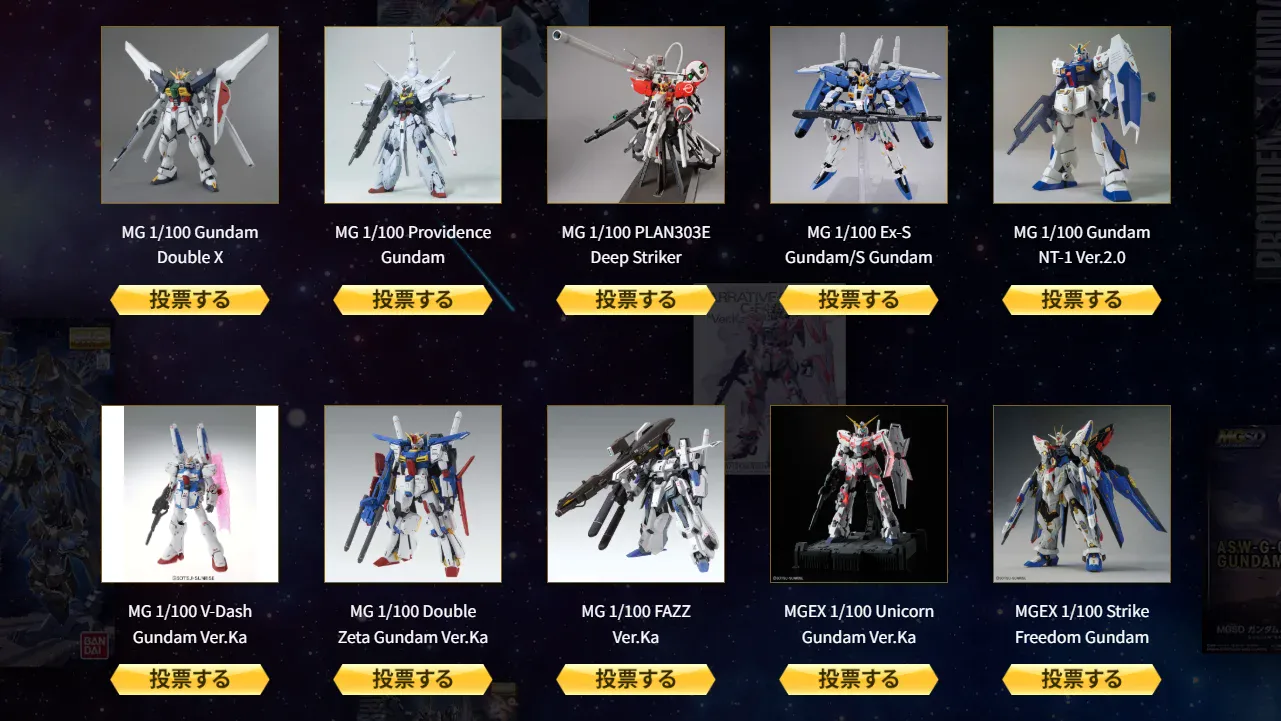Image resolution: width=1281 pixels, height=721 pixels.
Task: Vote for MG 1/100 Providence Gundam
Action: point(413,299)
